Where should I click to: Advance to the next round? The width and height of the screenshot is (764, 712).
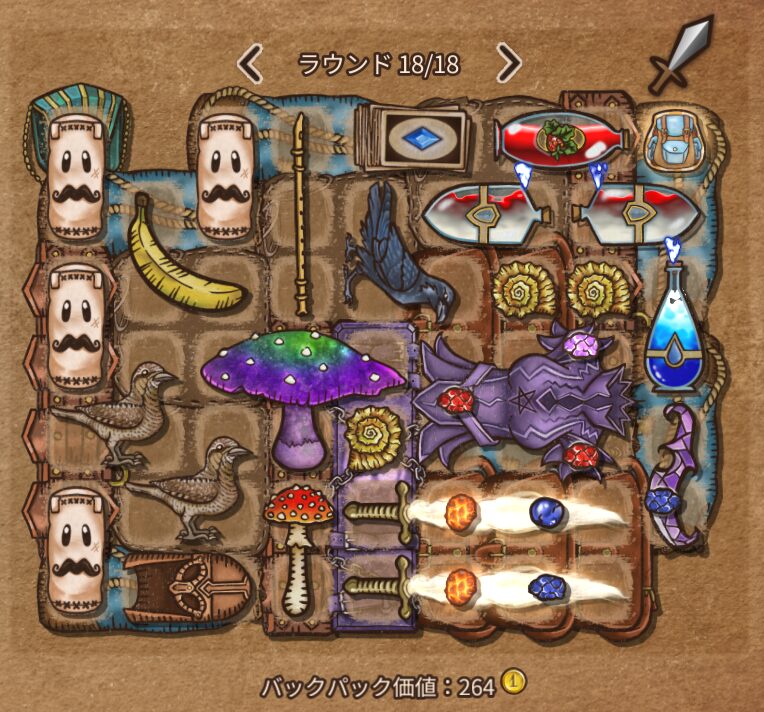click(508, 65)
